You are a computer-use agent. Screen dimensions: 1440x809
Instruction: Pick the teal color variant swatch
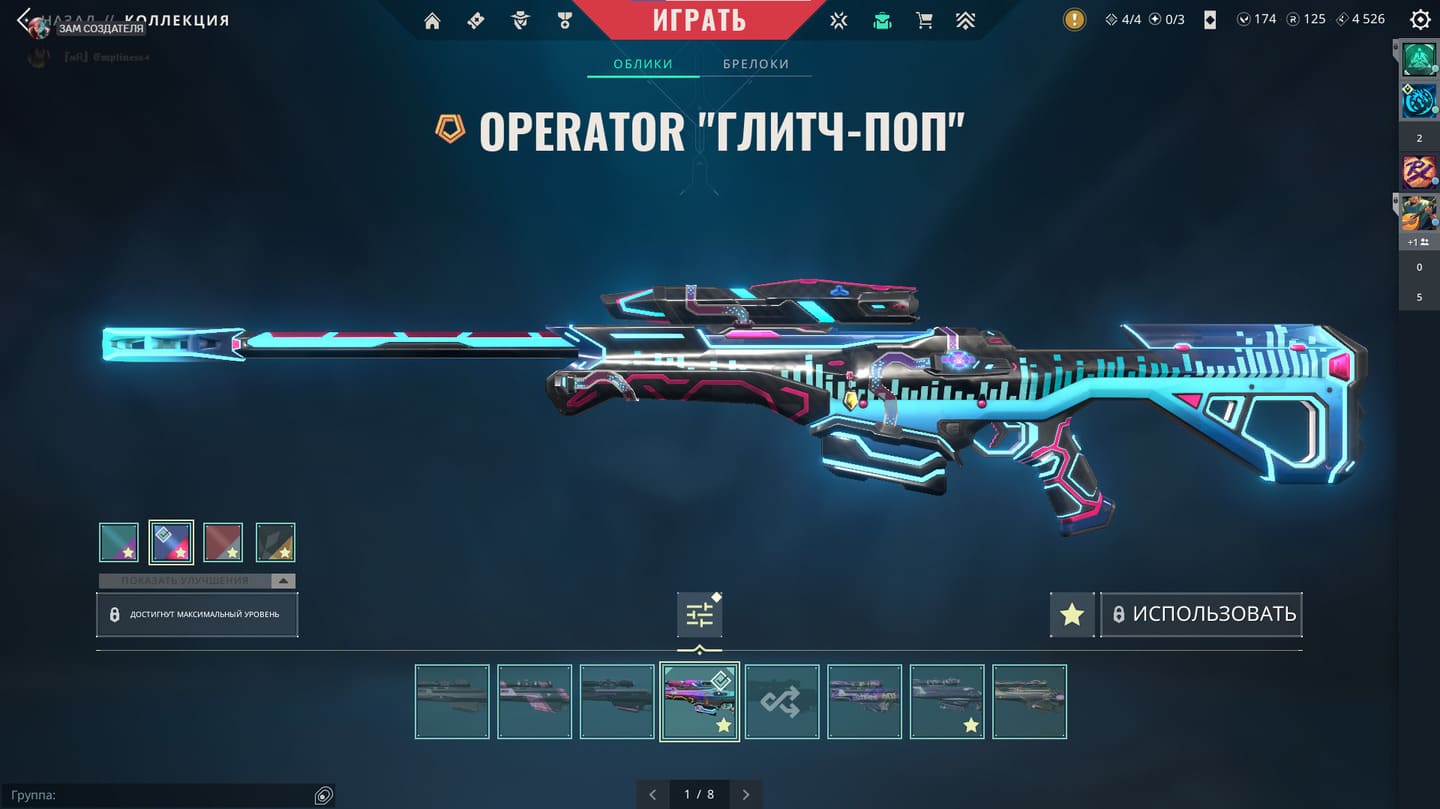pyautogui.click(x=119, y=542)
